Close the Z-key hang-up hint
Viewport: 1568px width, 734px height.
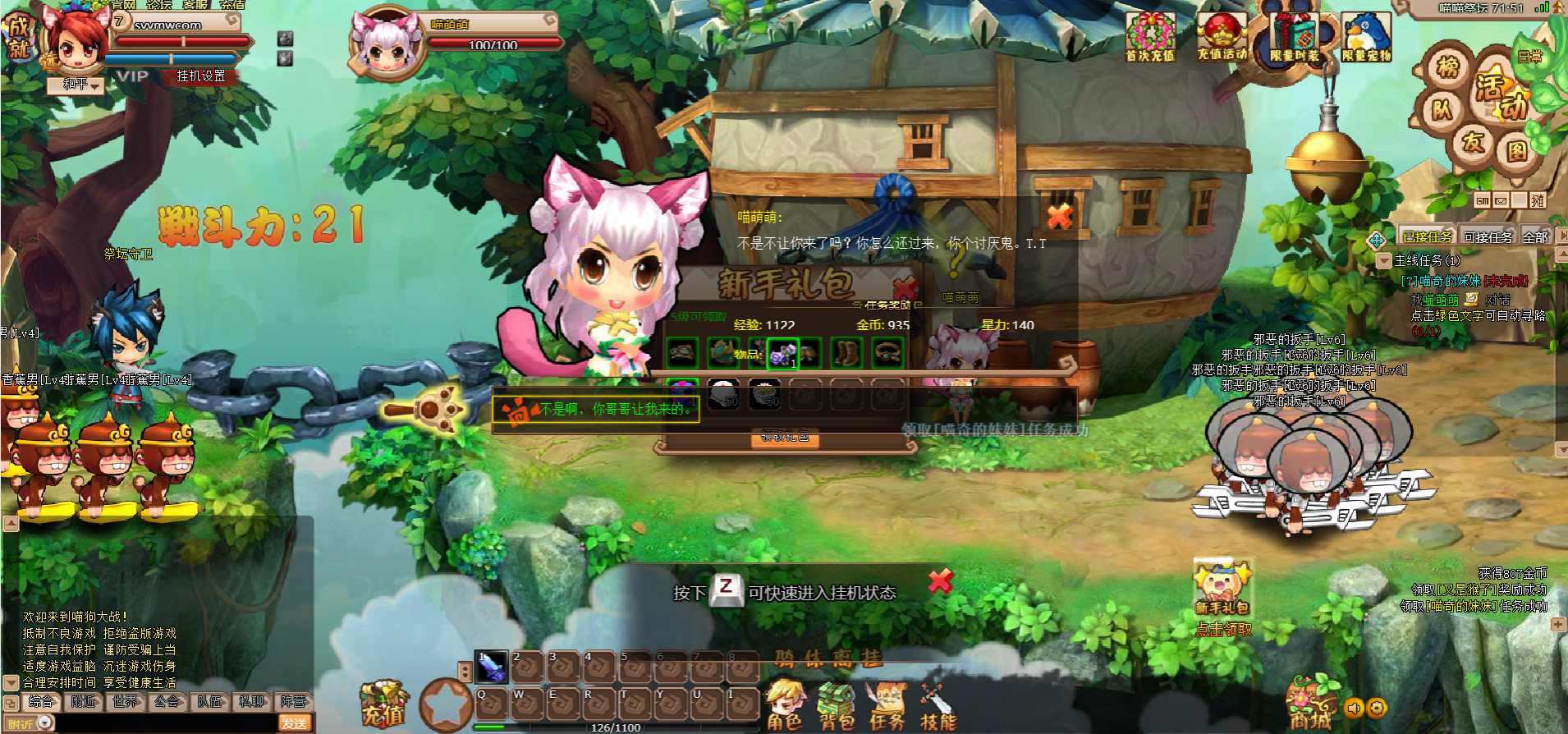coord(940,581)
